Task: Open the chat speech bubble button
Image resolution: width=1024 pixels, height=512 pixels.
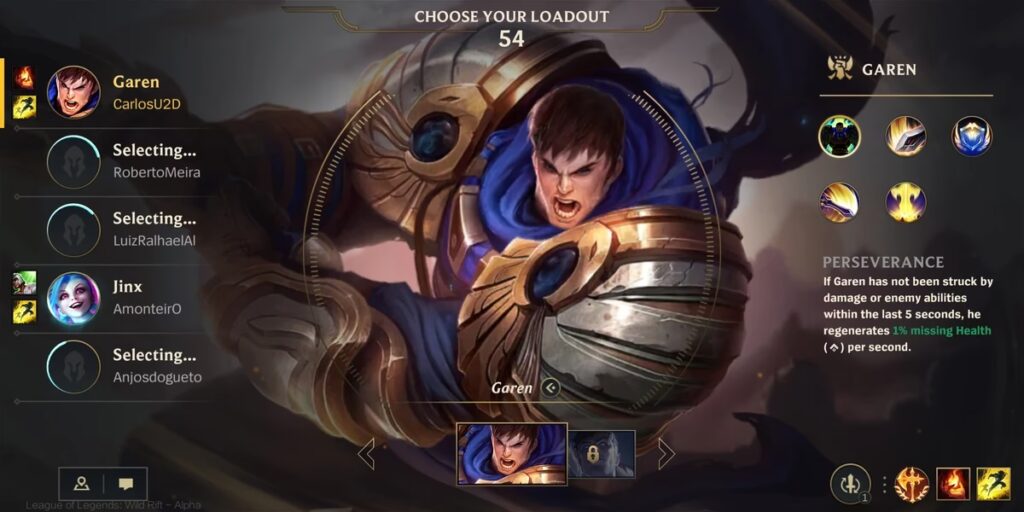Action: pos(126,484)
